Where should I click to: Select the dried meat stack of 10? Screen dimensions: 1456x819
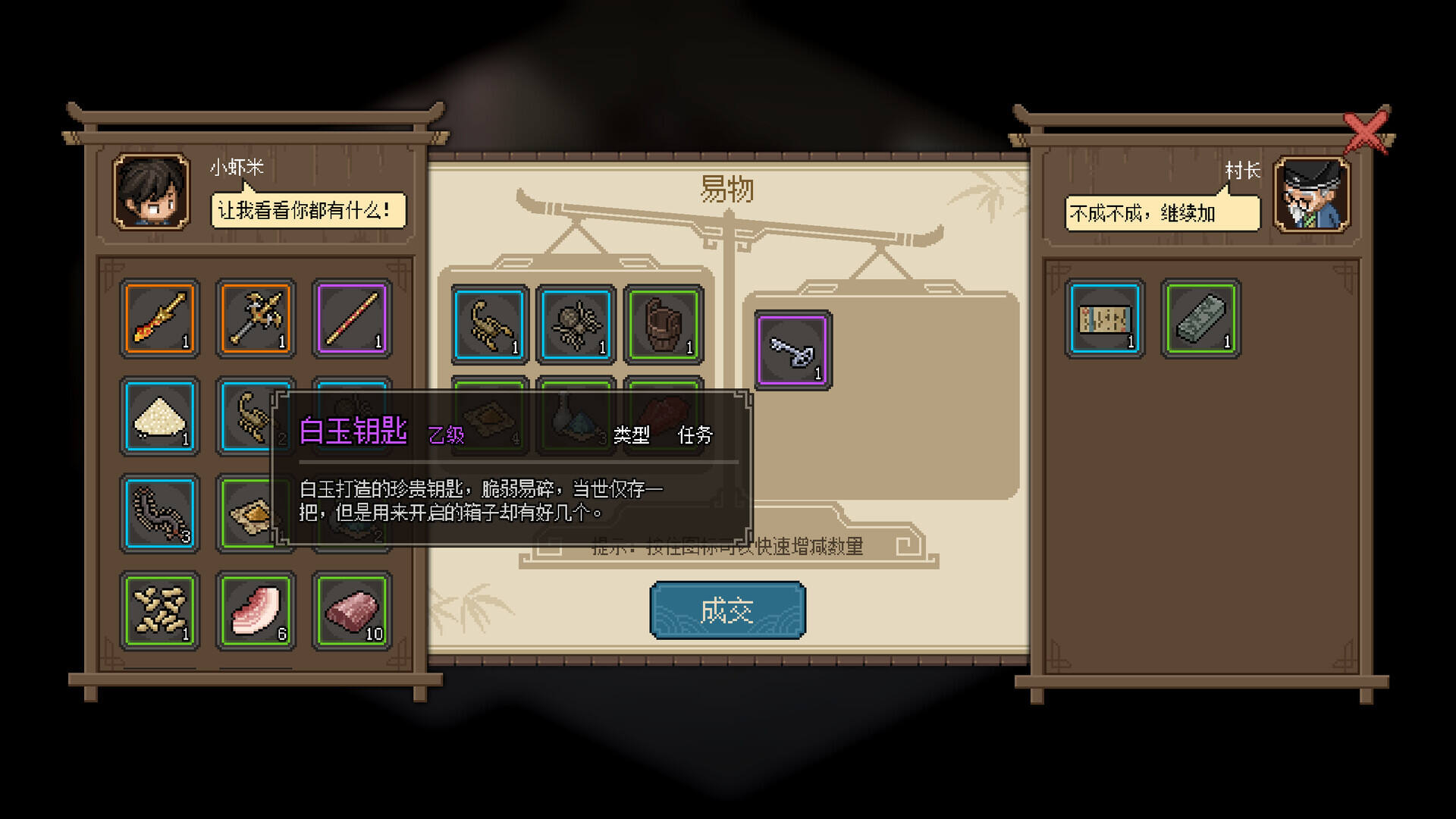coord(351,610)
